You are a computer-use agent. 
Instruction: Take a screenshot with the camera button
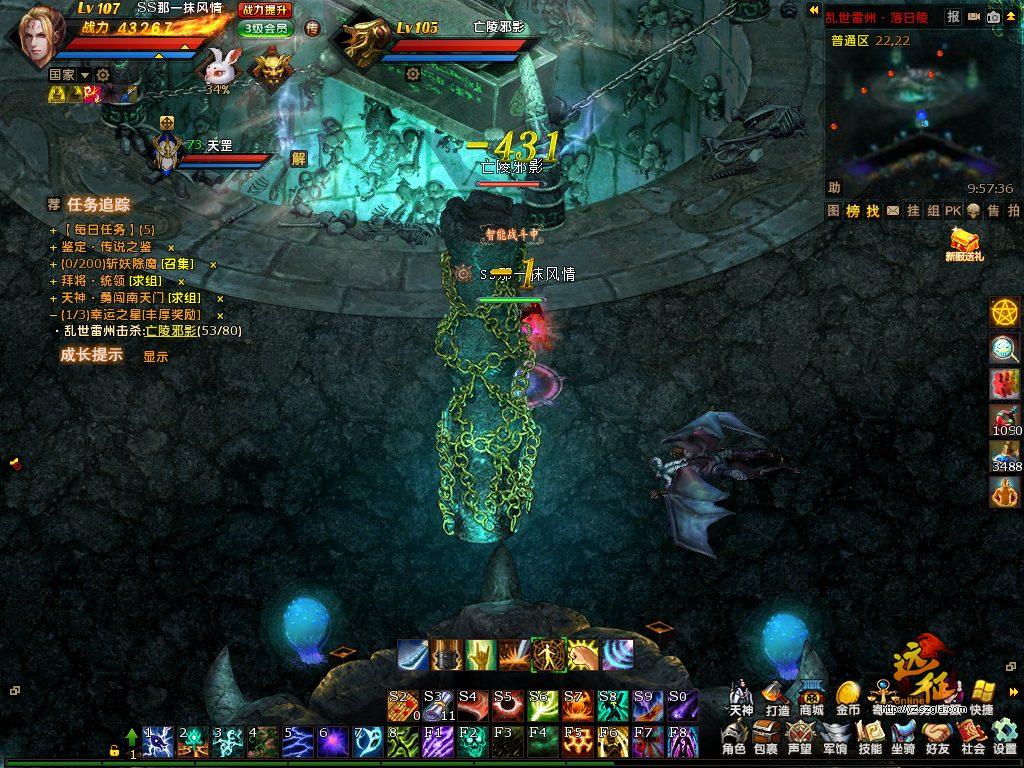[994, 17]
